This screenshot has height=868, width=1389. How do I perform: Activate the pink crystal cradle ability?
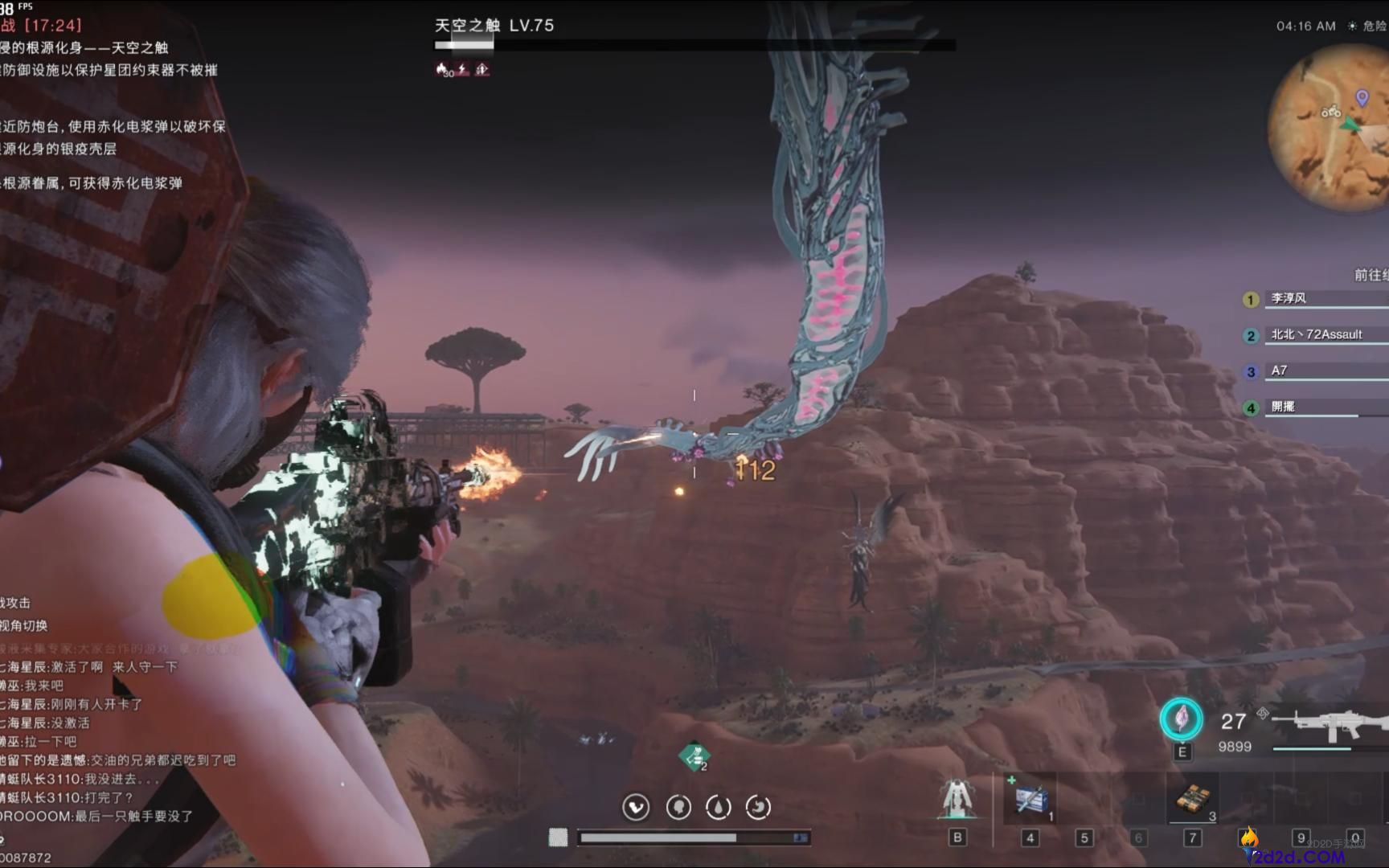(1181, 719)
